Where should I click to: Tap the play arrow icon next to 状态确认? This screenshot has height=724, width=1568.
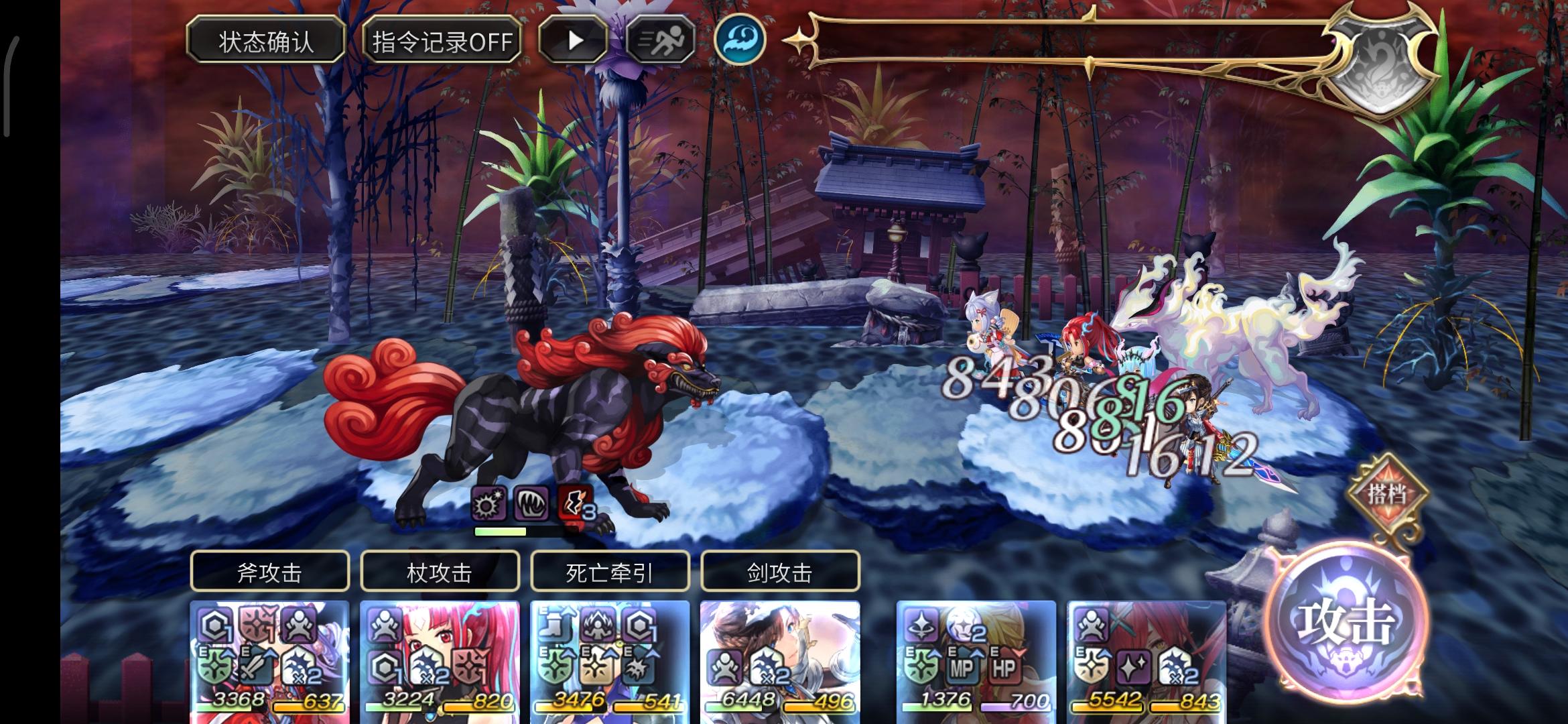click(573, 42)
